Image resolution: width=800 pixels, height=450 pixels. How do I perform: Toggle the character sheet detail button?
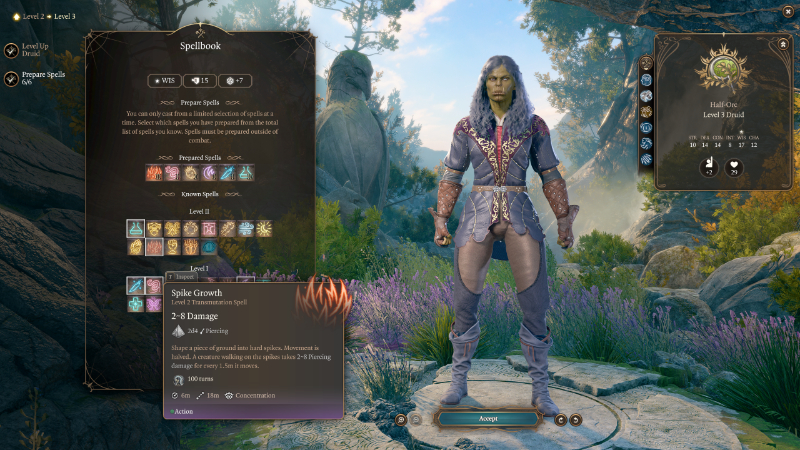[783, 44]
